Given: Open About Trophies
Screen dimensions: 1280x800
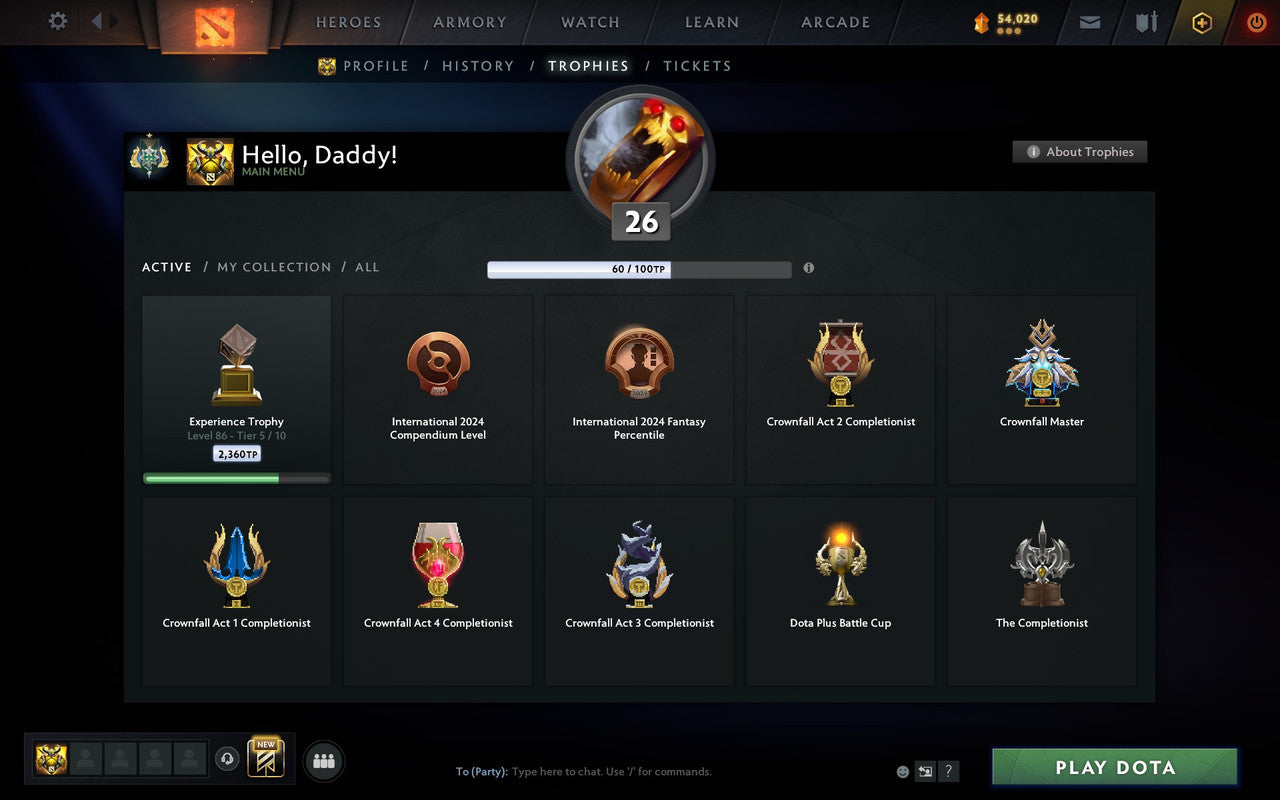Looking at the screenshot, I should coord(1080,152).
